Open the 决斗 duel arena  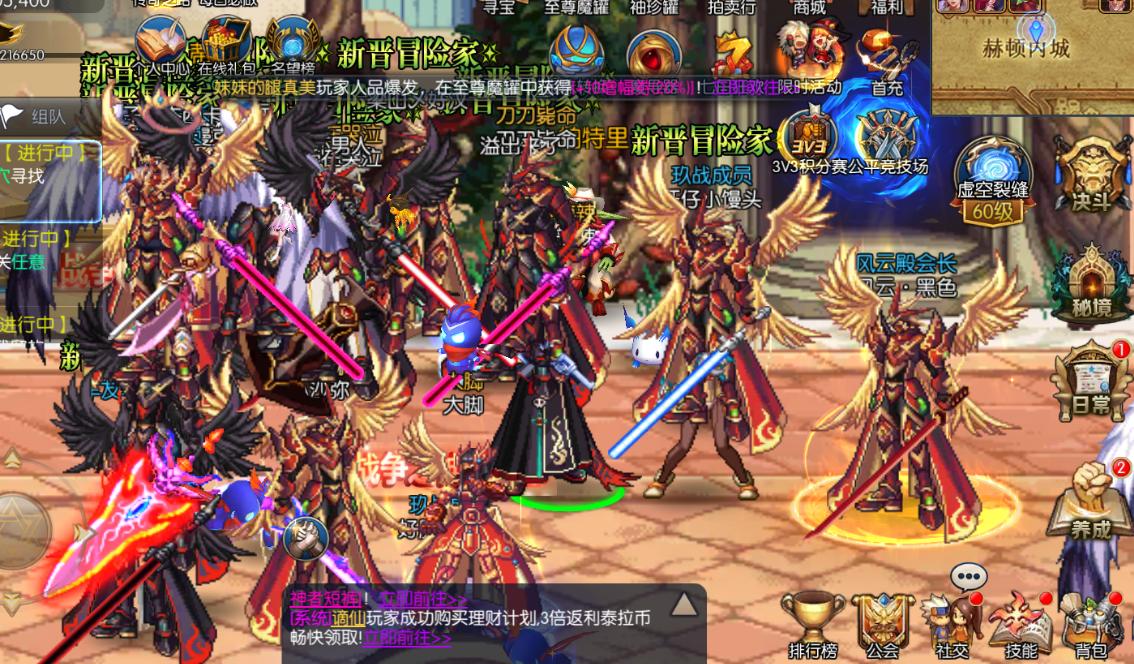[x=1091, y=168]
